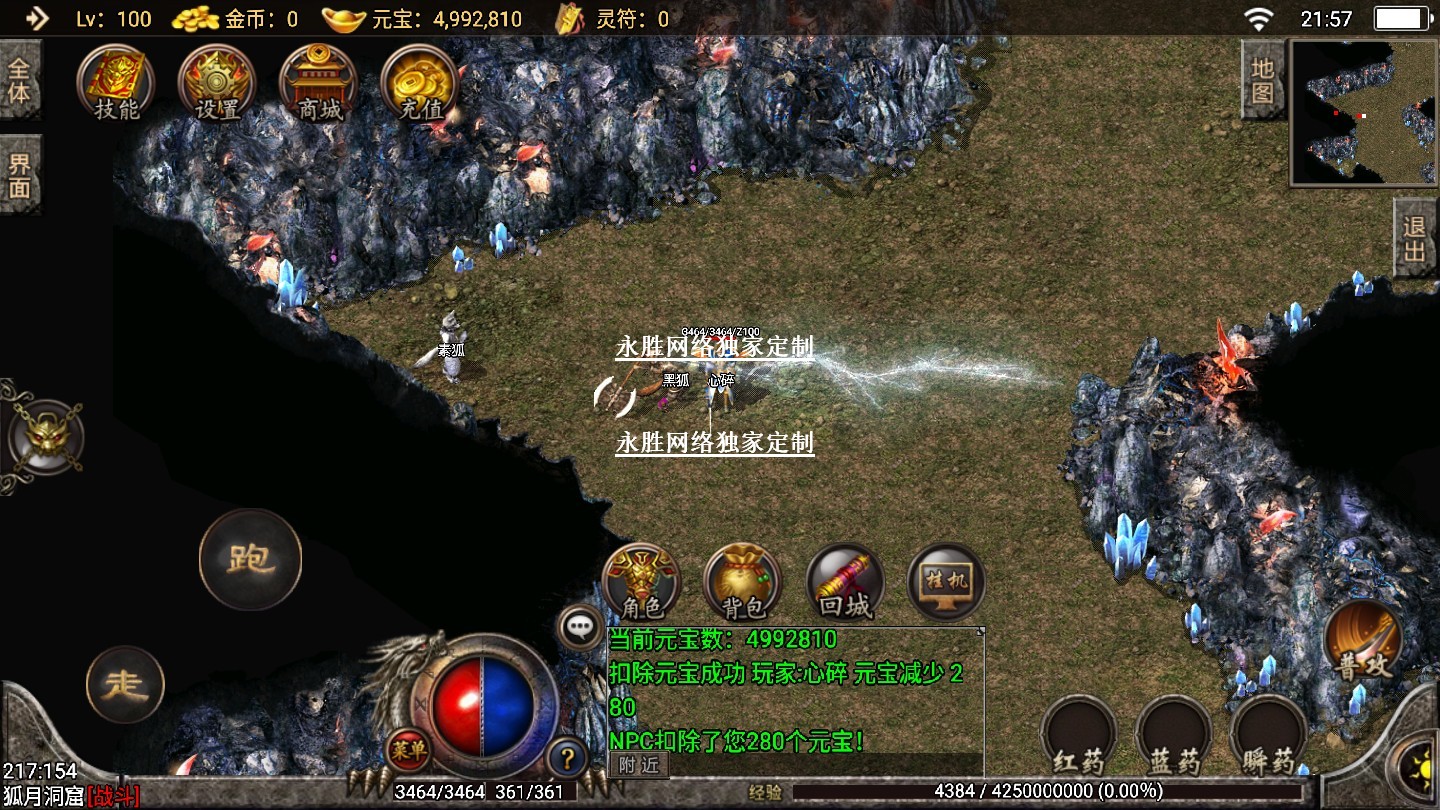Screen dimensions: 1440x810
Task: Open the 角色 character sheet
Action: [642, 581]
